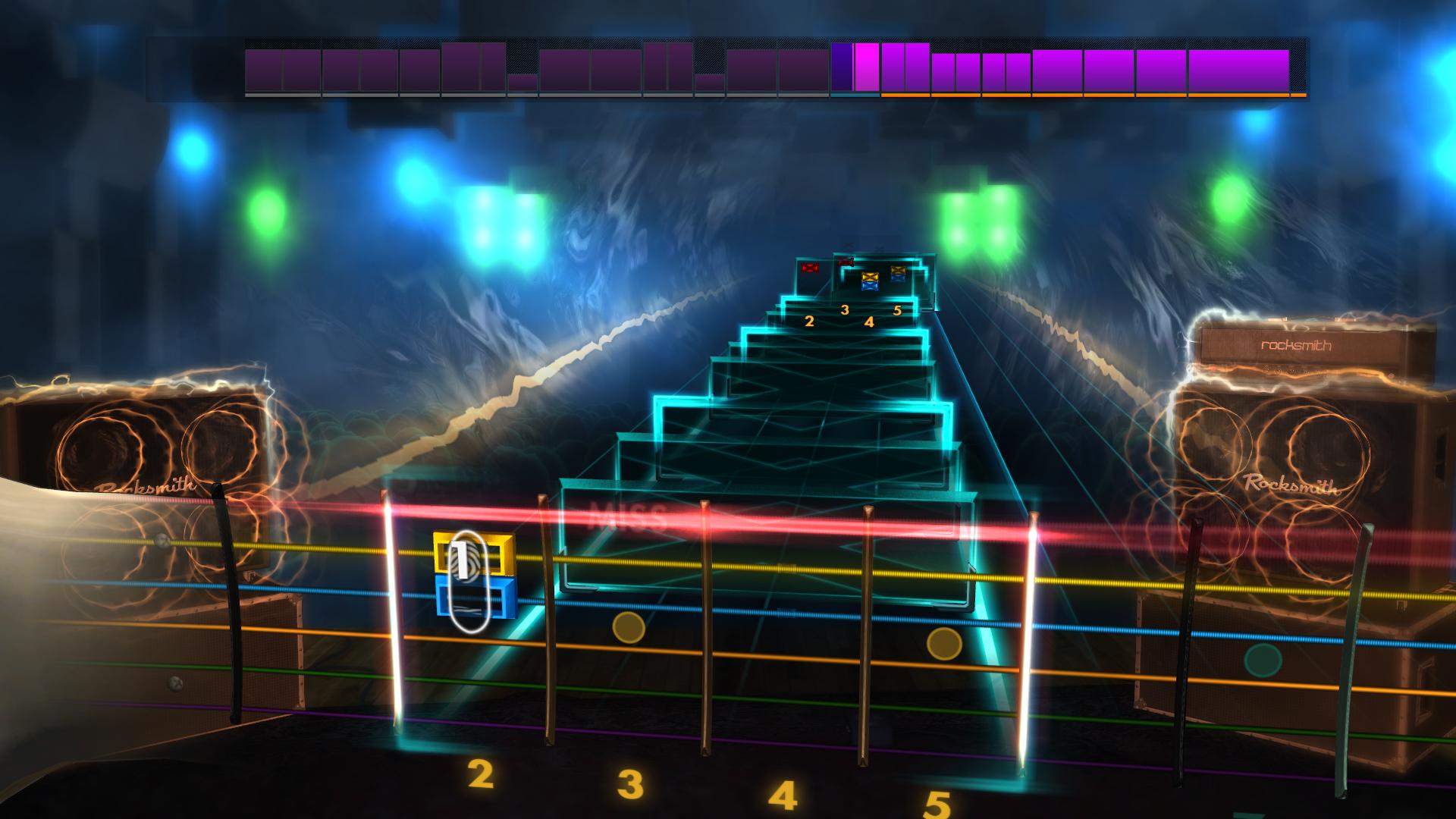1456x819 pixels.
Task: Open the fret 4 number on the note highway
Action: pyautogui.click(x=868, y=322)
